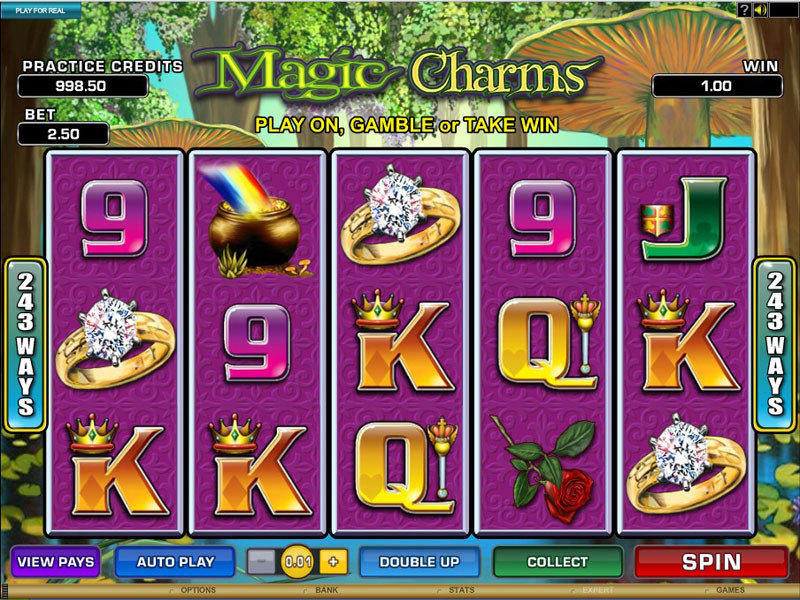Open help with the question mark icon
This screenshot has height=600, width=800.
click(744, 10)
